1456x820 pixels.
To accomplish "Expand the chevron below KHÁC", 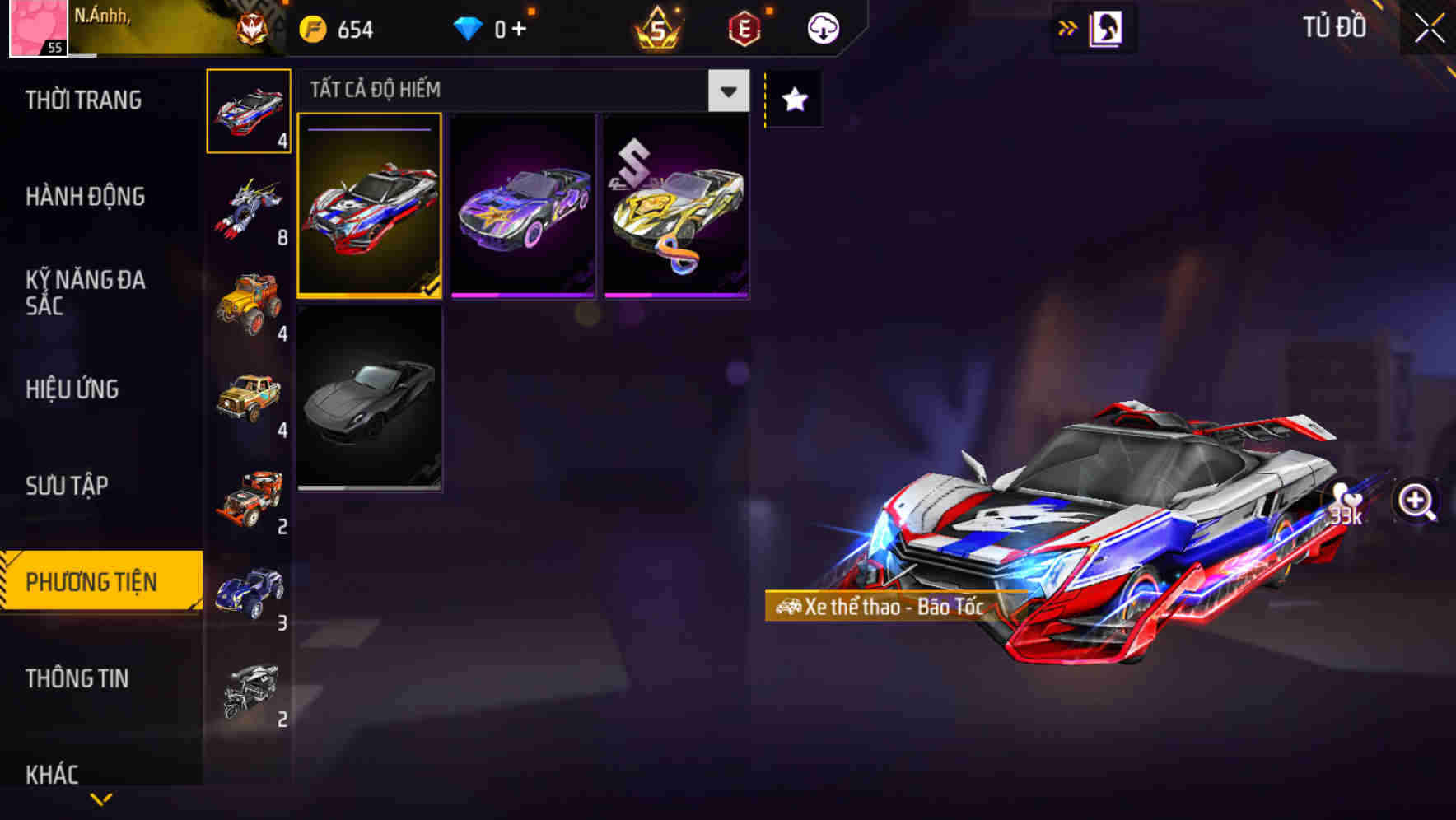I will click(100, 799).
